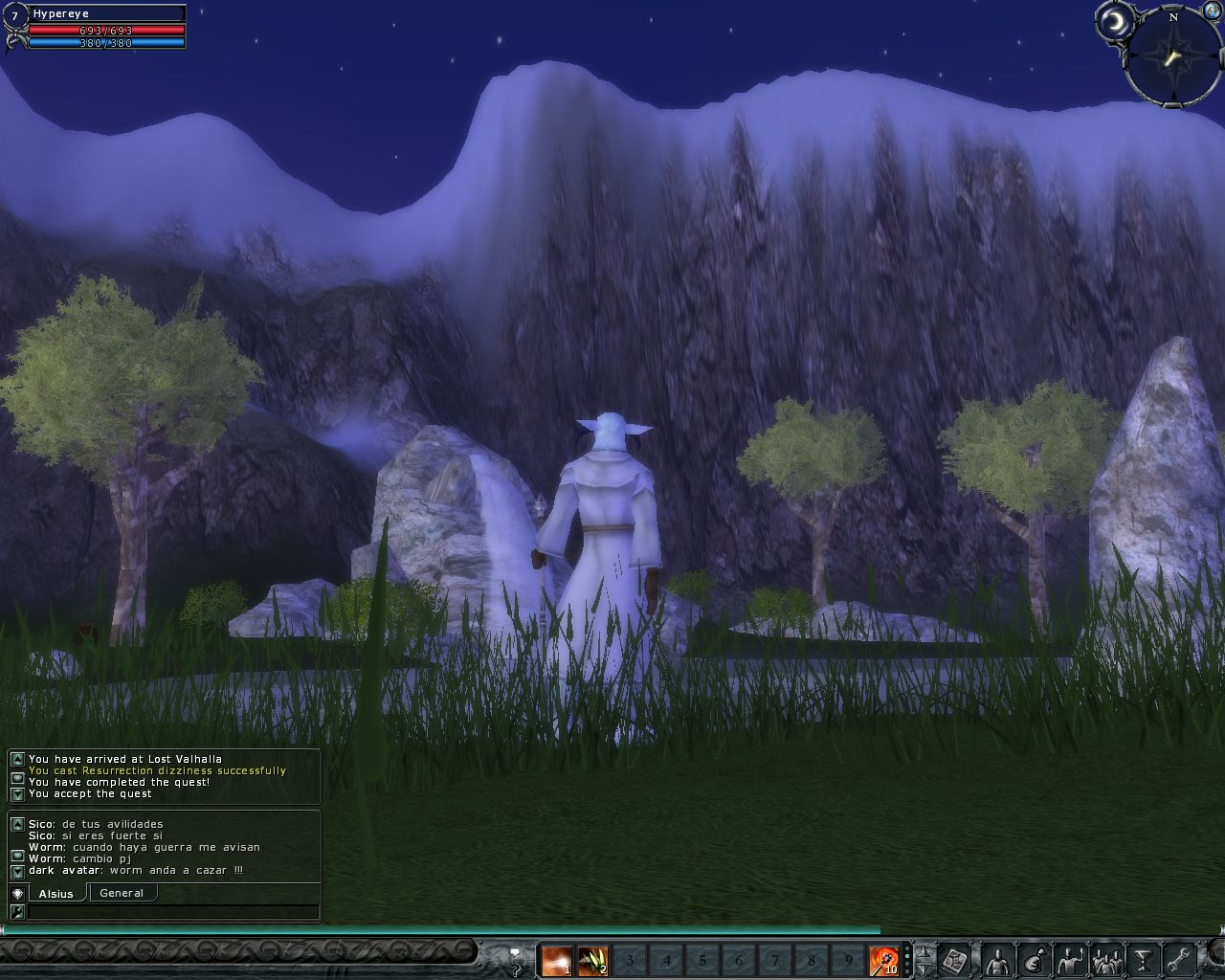
Task: Open the inventory bag icon
Action: (x=1034, y=959)
